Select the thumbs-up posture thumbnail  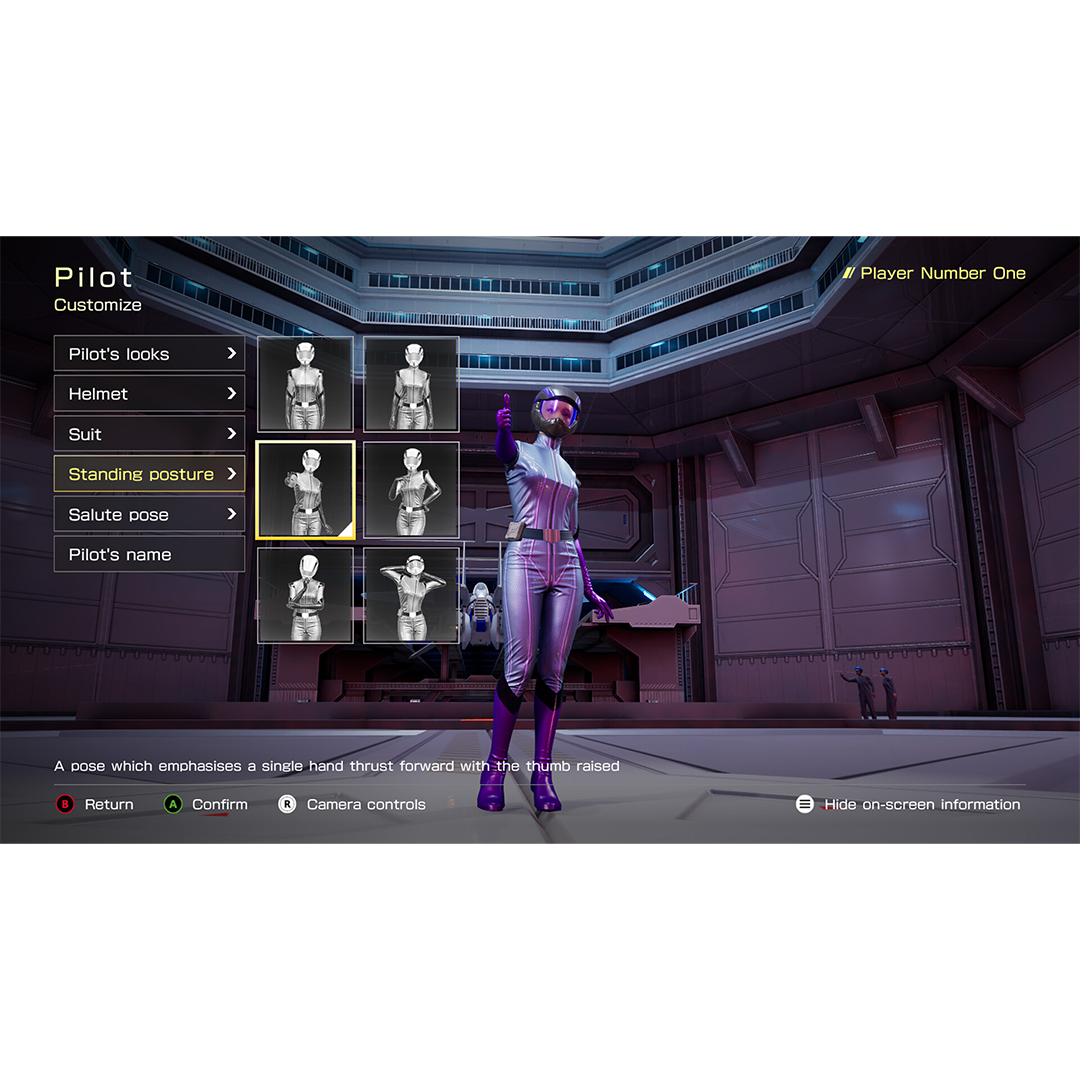pos(305,490)
